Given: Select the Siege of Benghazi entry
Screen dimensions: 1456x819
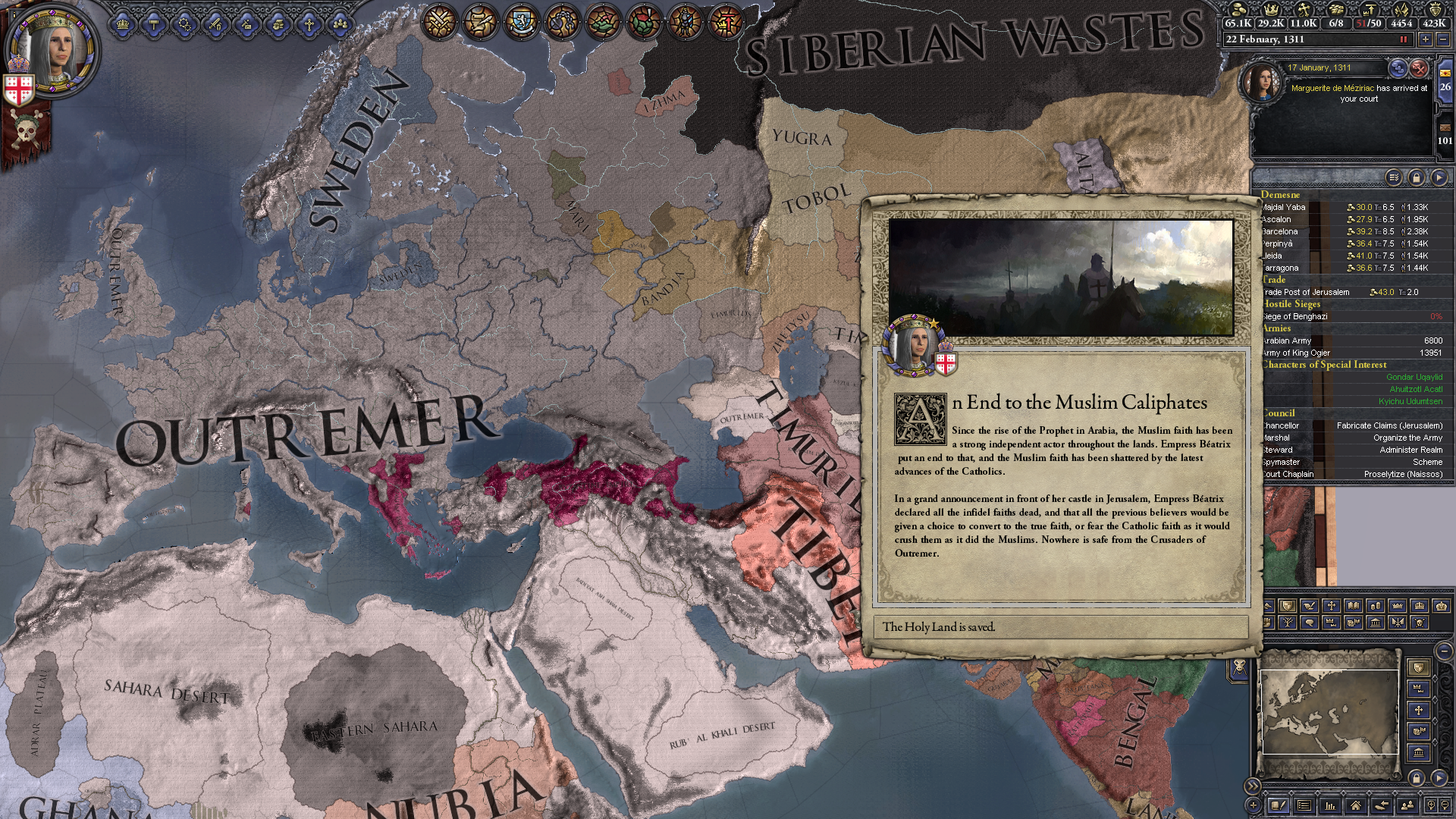Looking at the screenshot, I should tap(1295, 316).
